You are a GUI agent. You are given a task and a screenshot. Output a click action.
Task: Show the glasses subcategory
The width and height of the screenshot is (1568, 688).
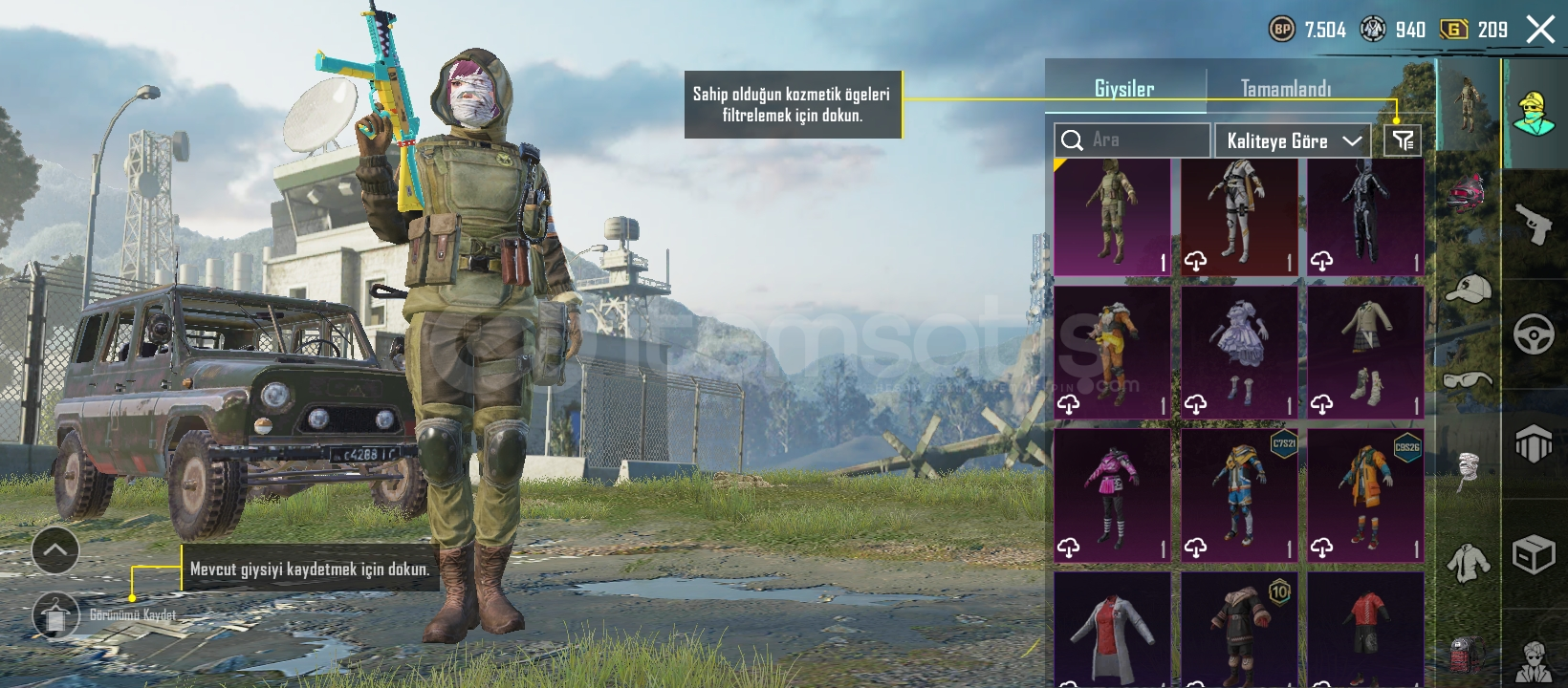coord(1467,380)
